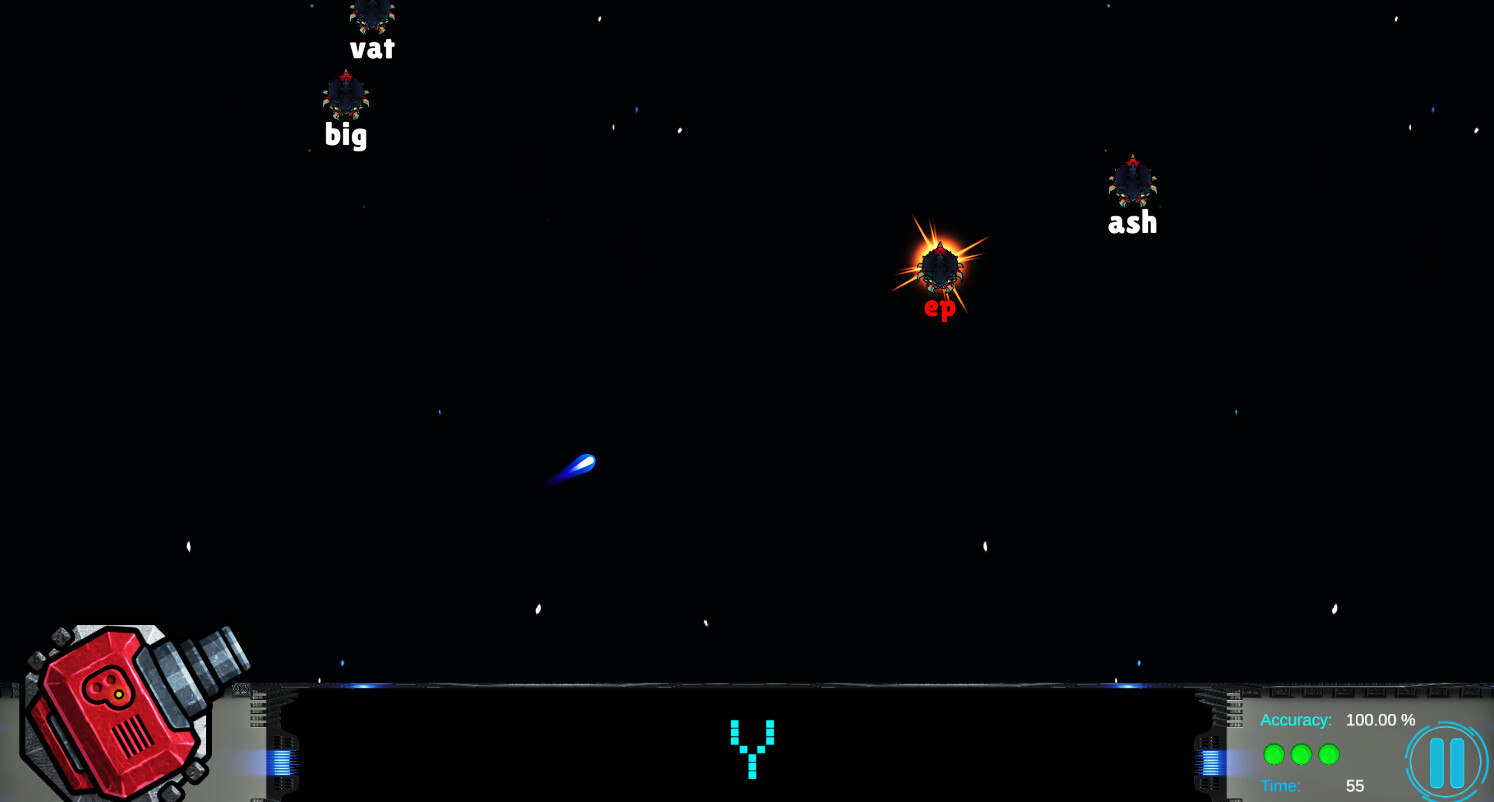Click the enemy ship labeled 'vat'

[371, 14]
